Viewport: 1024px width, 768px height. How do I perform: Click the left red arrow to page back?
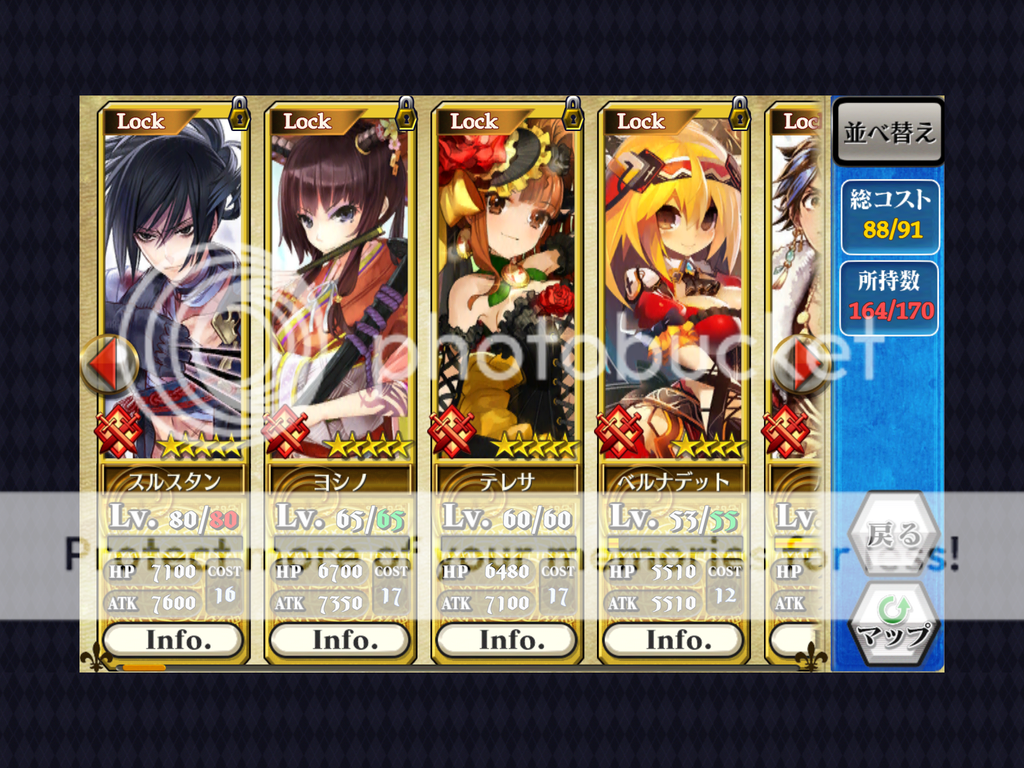tap(107, 364)
